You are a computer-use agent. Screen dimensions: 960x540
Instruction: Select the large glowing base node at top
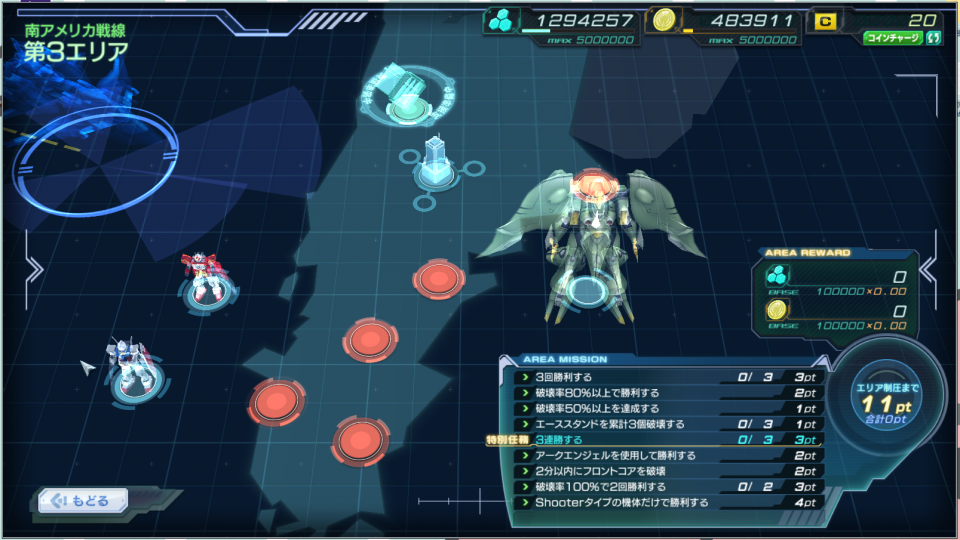[407, 97]
